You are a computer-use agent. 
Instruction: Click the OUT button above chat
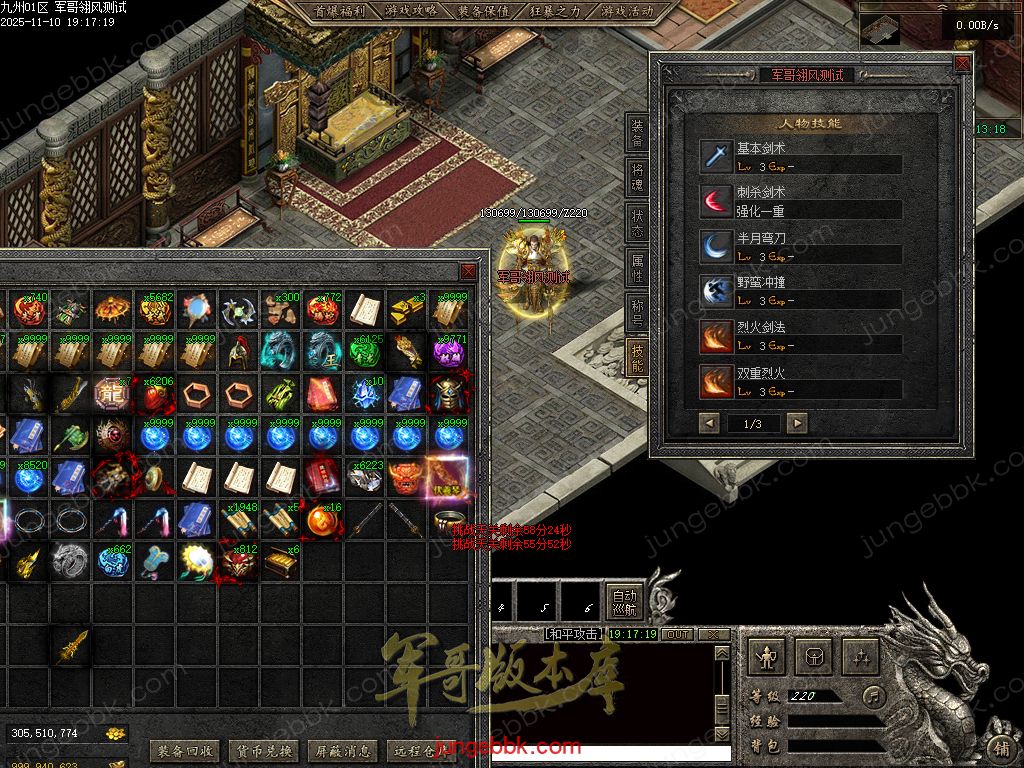[678, 634]
